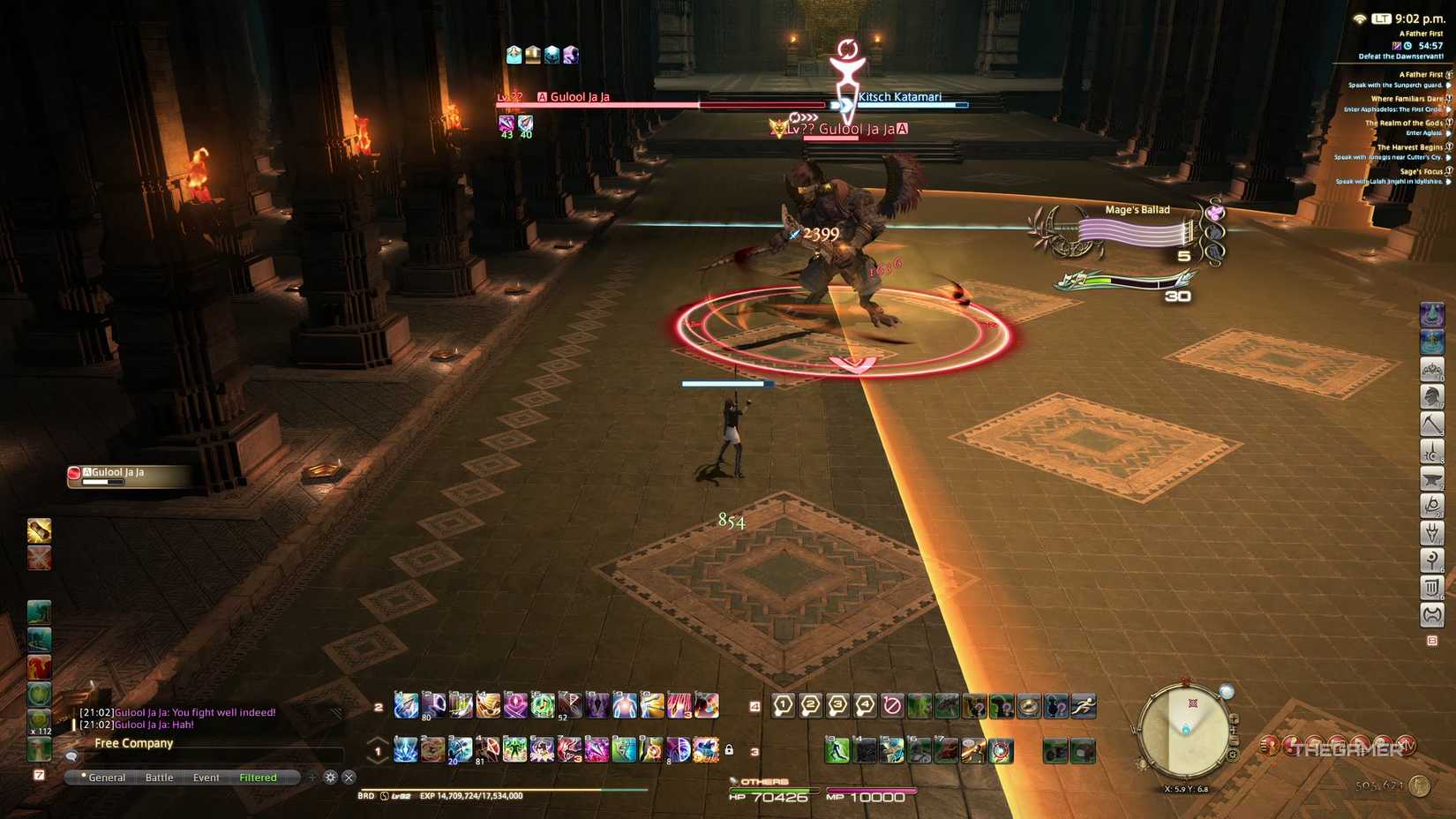Click the speech bubble icon beside chat input
The width and height of the screenshot is (1456, 819).
pos(71,756)
